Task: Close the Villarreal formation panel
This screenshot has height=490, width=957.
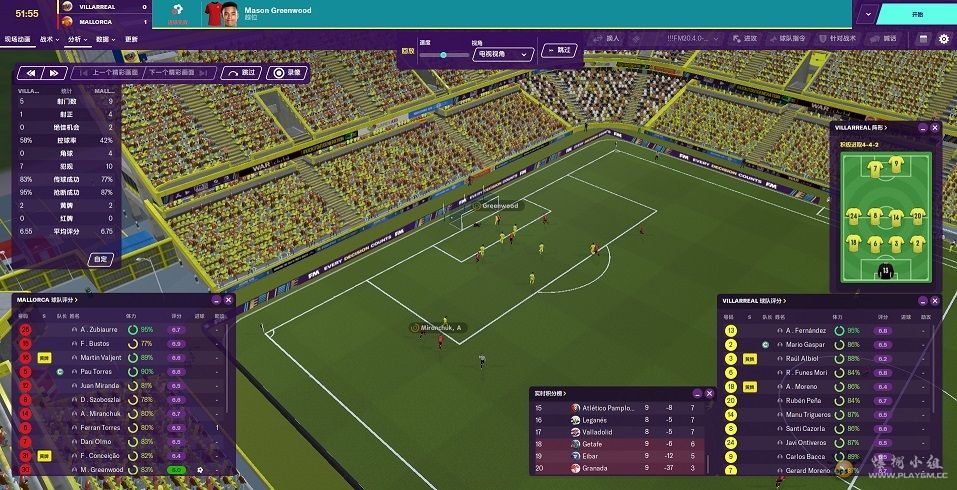Action: (935, 128)
